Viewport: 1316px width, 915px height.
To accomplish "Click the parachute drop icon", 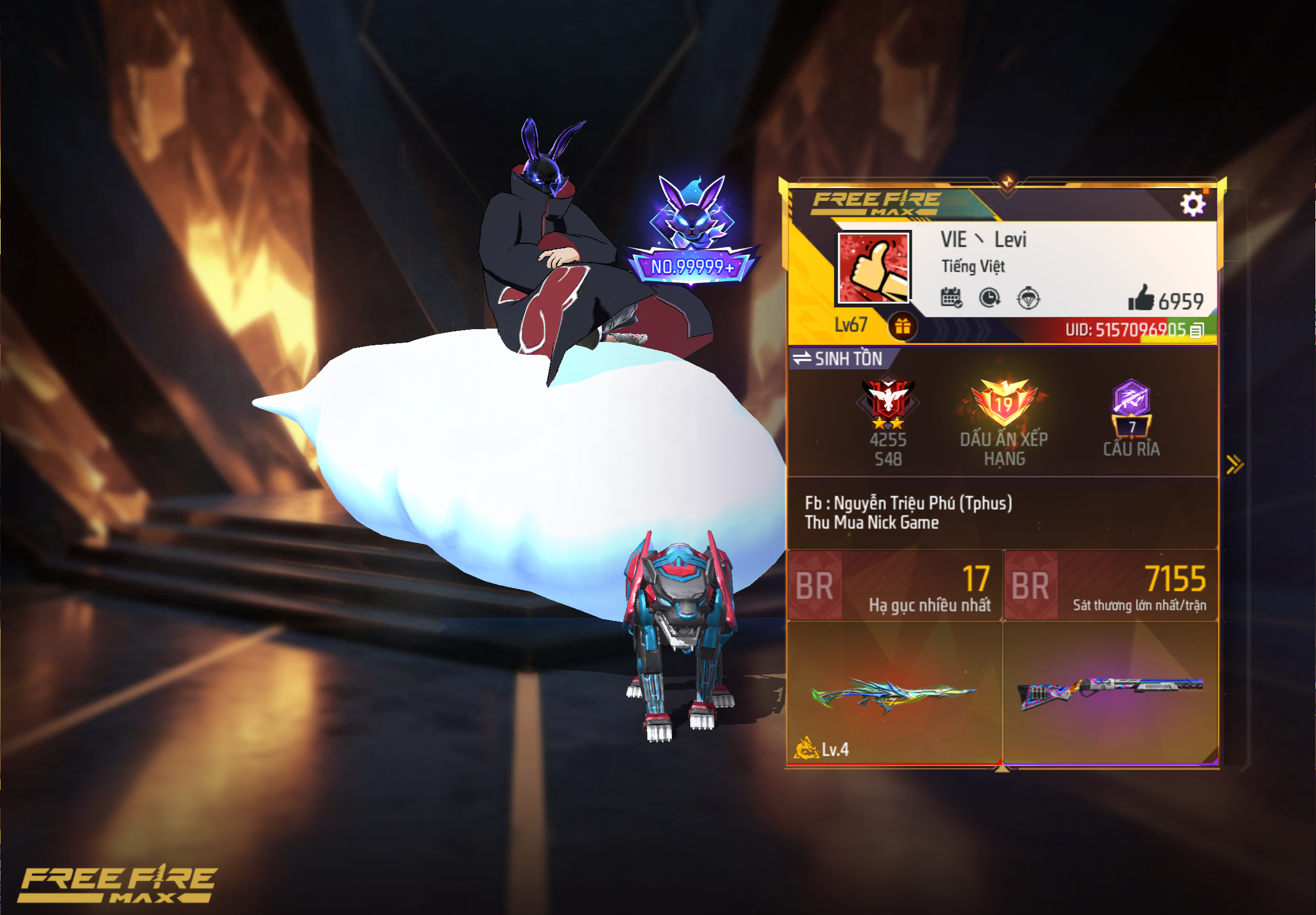I will coord(1028,299).
